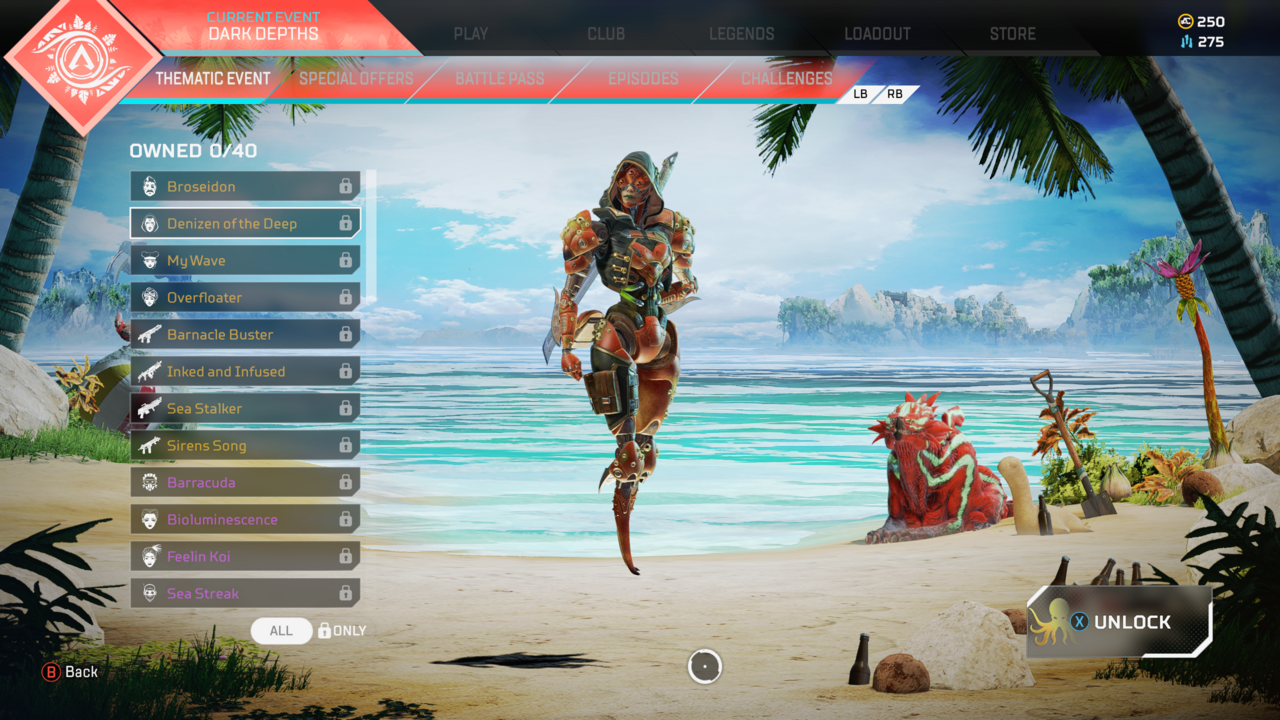Pick the Barnacle Buster weapon skin
This screenshot has height=720, width=1280.
point(245,334)
